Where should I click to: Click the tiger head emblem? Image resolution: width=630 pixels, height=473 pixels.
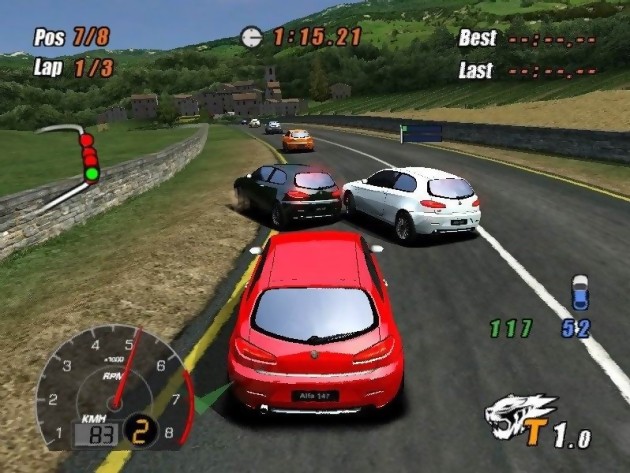tap(520, 415)
